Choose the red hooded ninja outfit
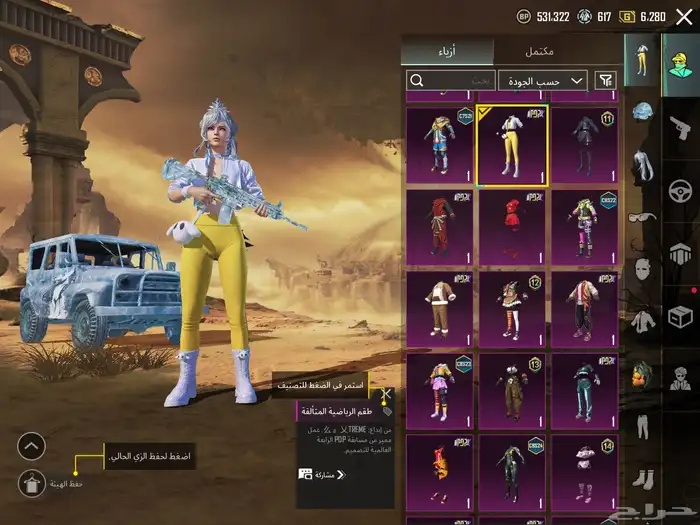Screen dimensions: 700x525 439,227
